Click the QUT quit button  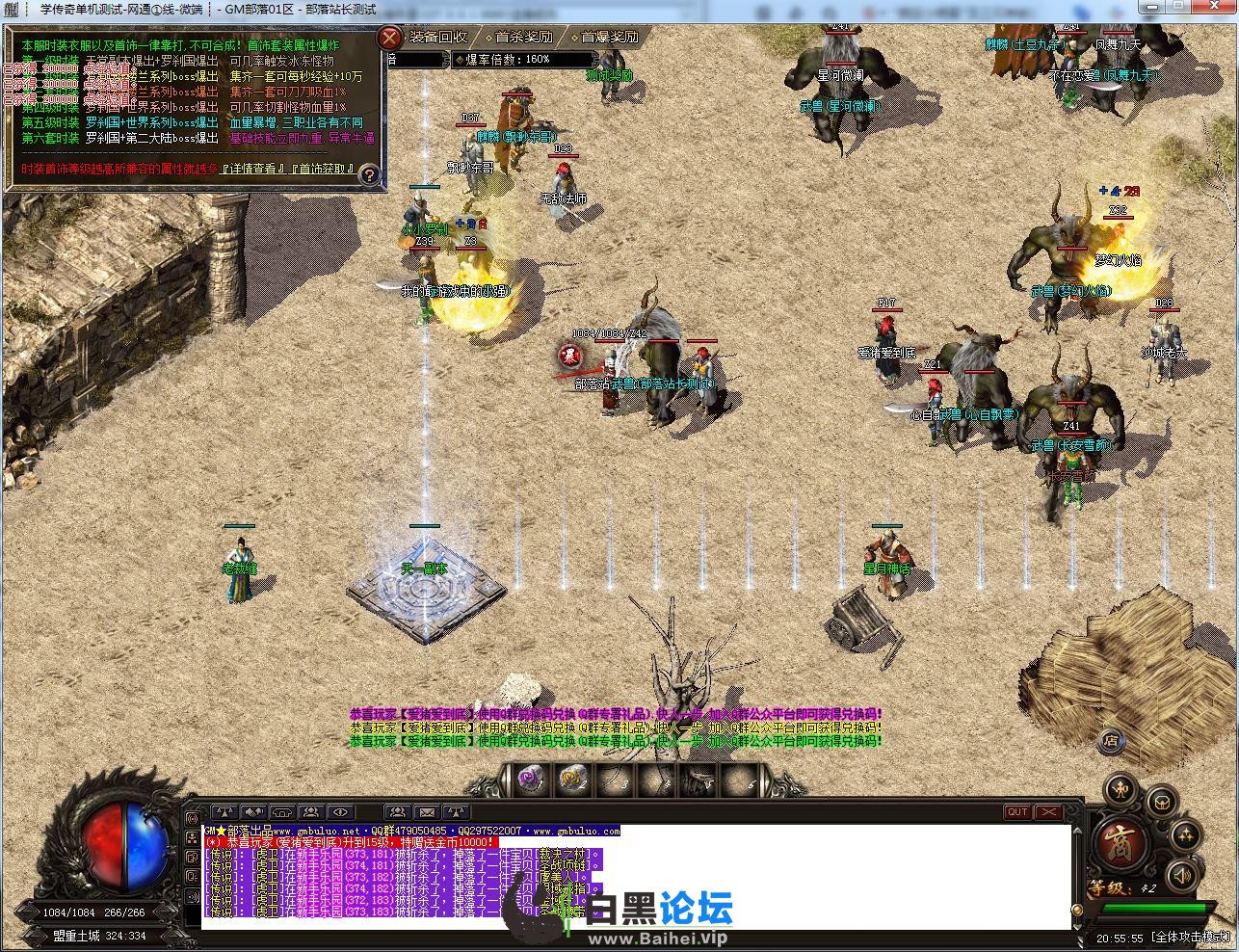tap(1017, 812)
